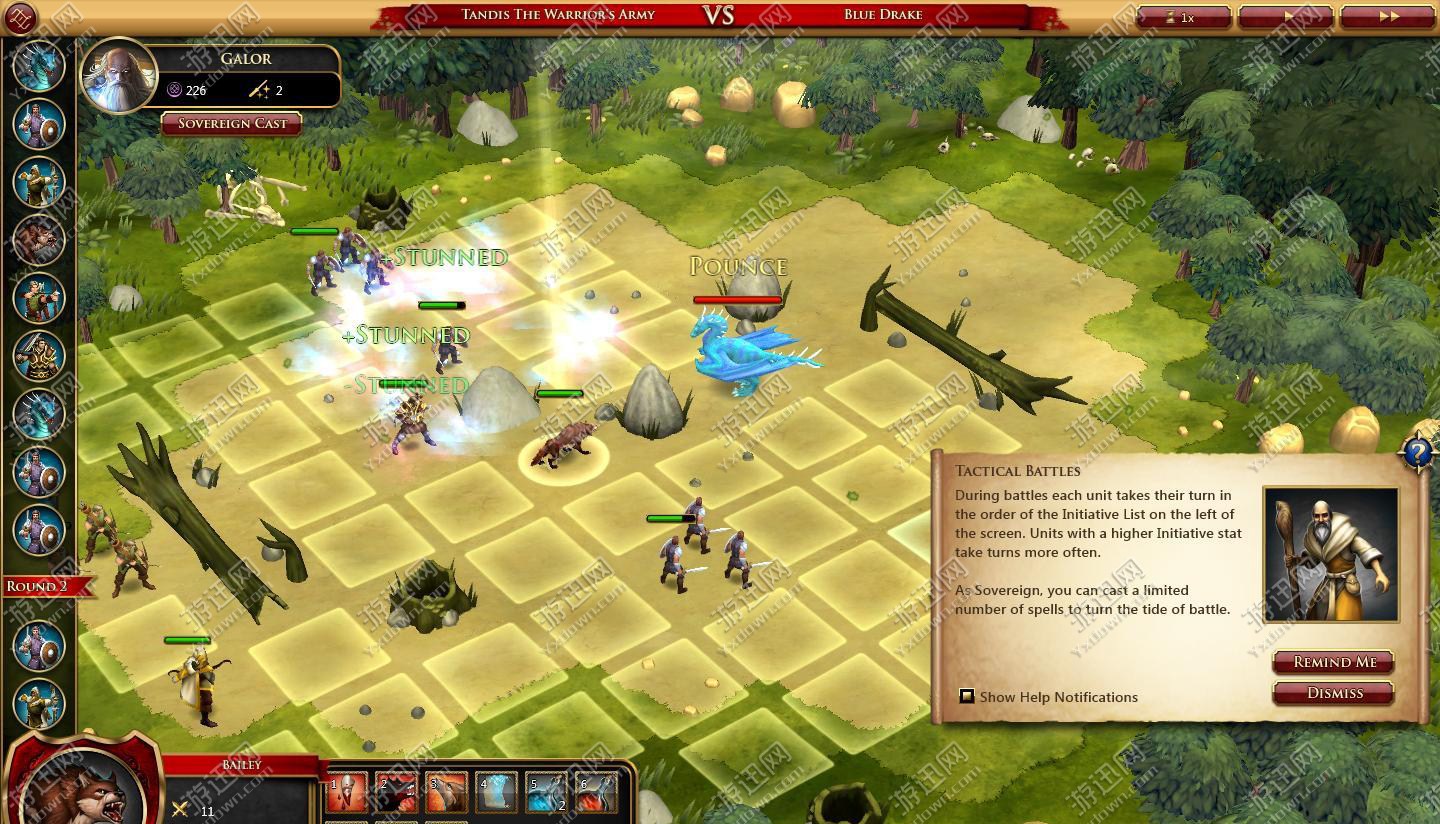Change the 1x battle speed setting
1440x824 pixels.
[1183, 17]
